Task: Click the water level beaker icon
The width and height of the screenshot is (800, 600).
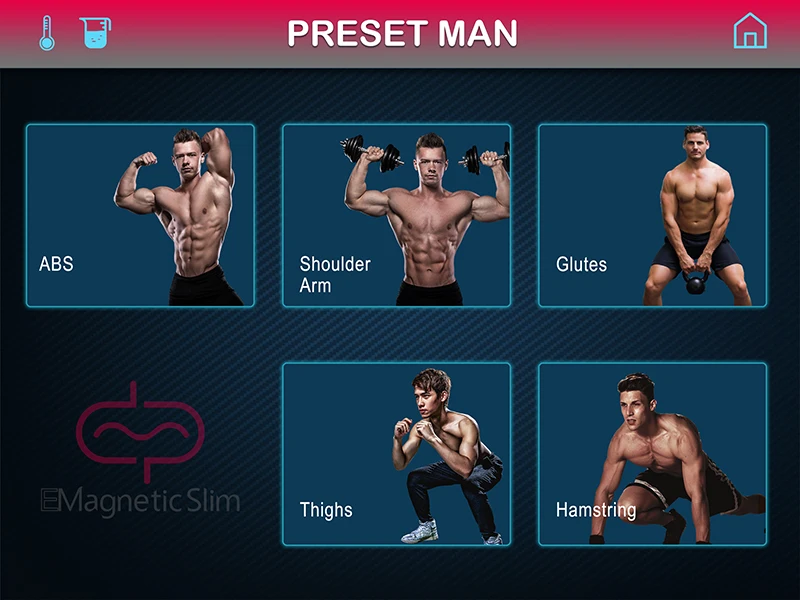Action: (94, 33)
